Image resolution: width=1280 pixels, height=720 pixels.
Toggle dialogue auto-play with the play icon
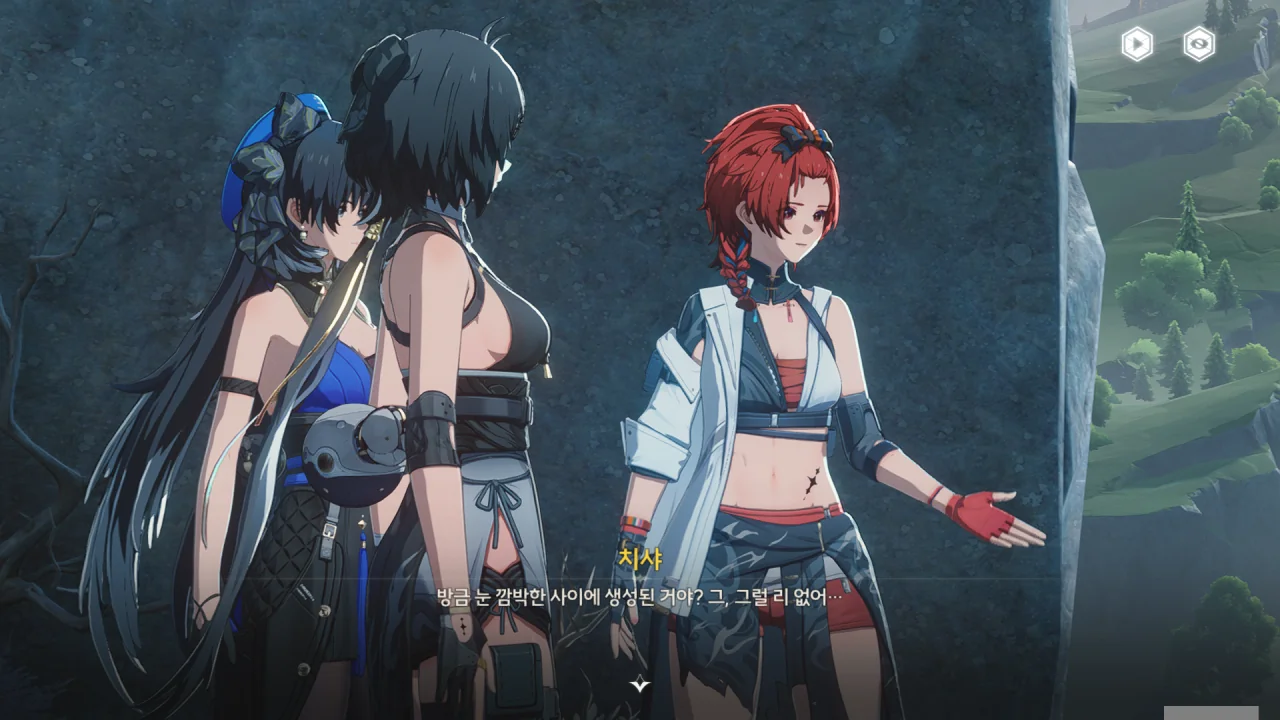point(1136,44)
